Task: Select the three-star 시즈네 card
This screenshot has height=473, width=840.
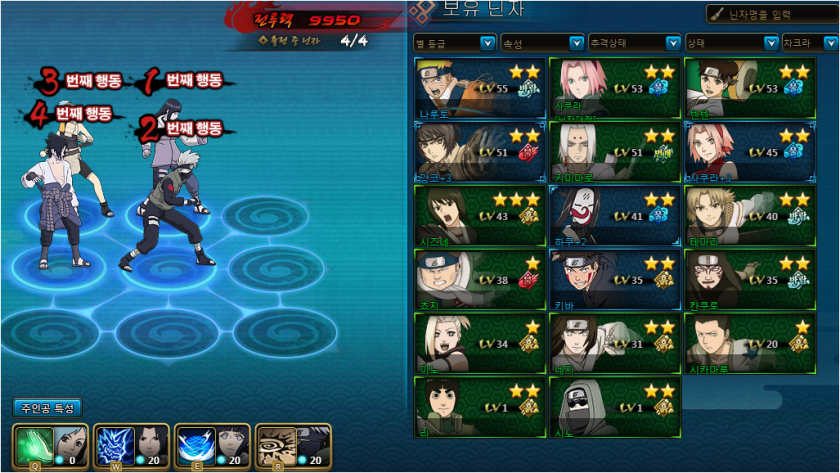Action: coord(479,215)
